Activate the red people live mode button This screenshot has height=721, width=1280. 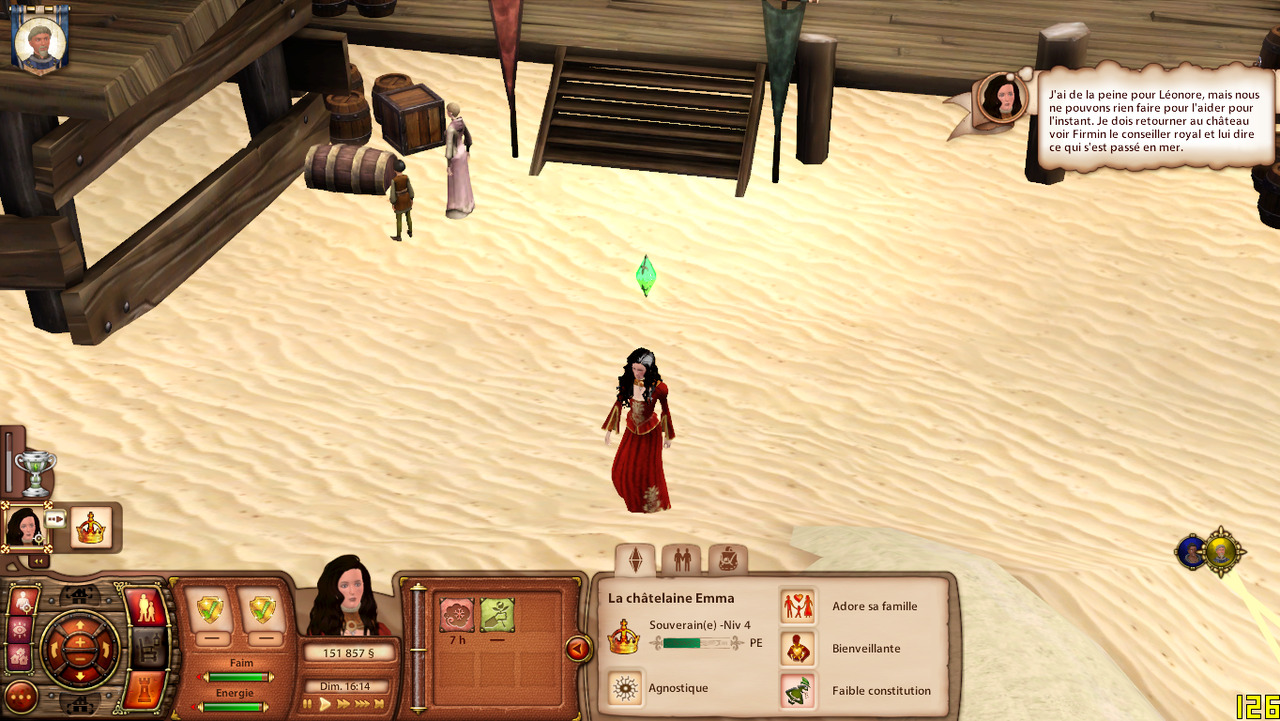[144, 608]
